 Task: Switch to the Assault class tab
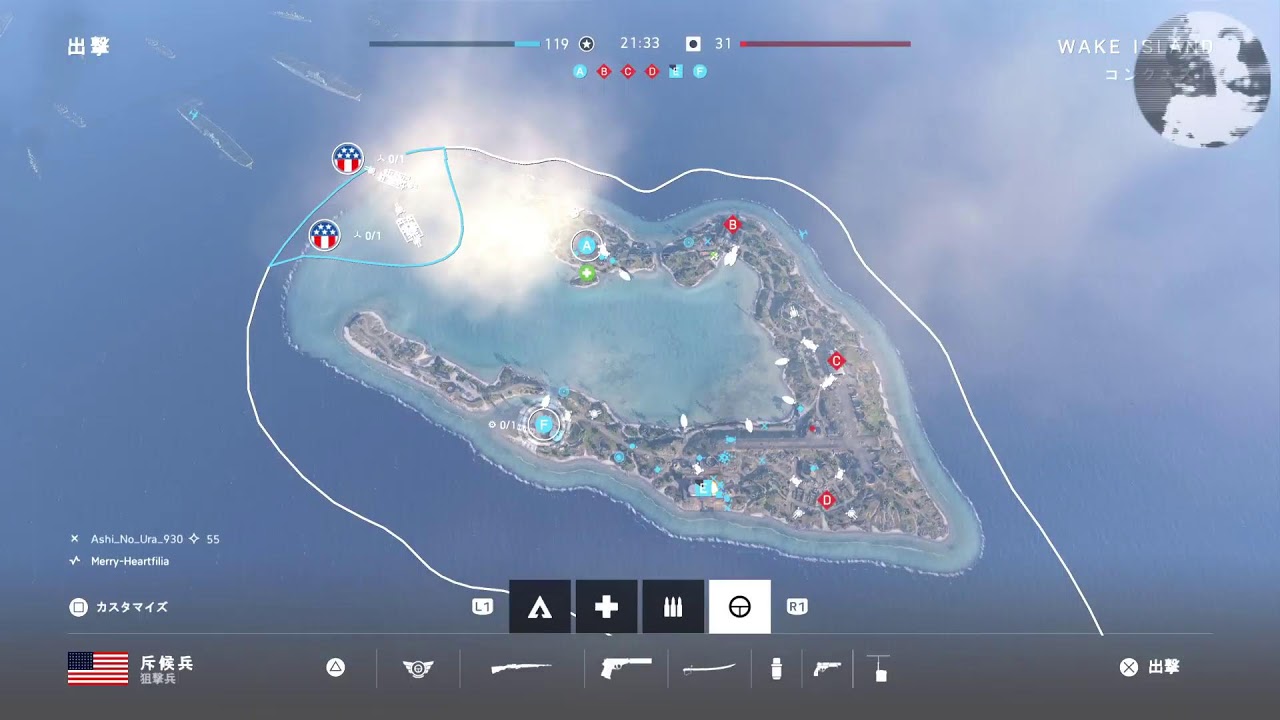tap(540, 607)
